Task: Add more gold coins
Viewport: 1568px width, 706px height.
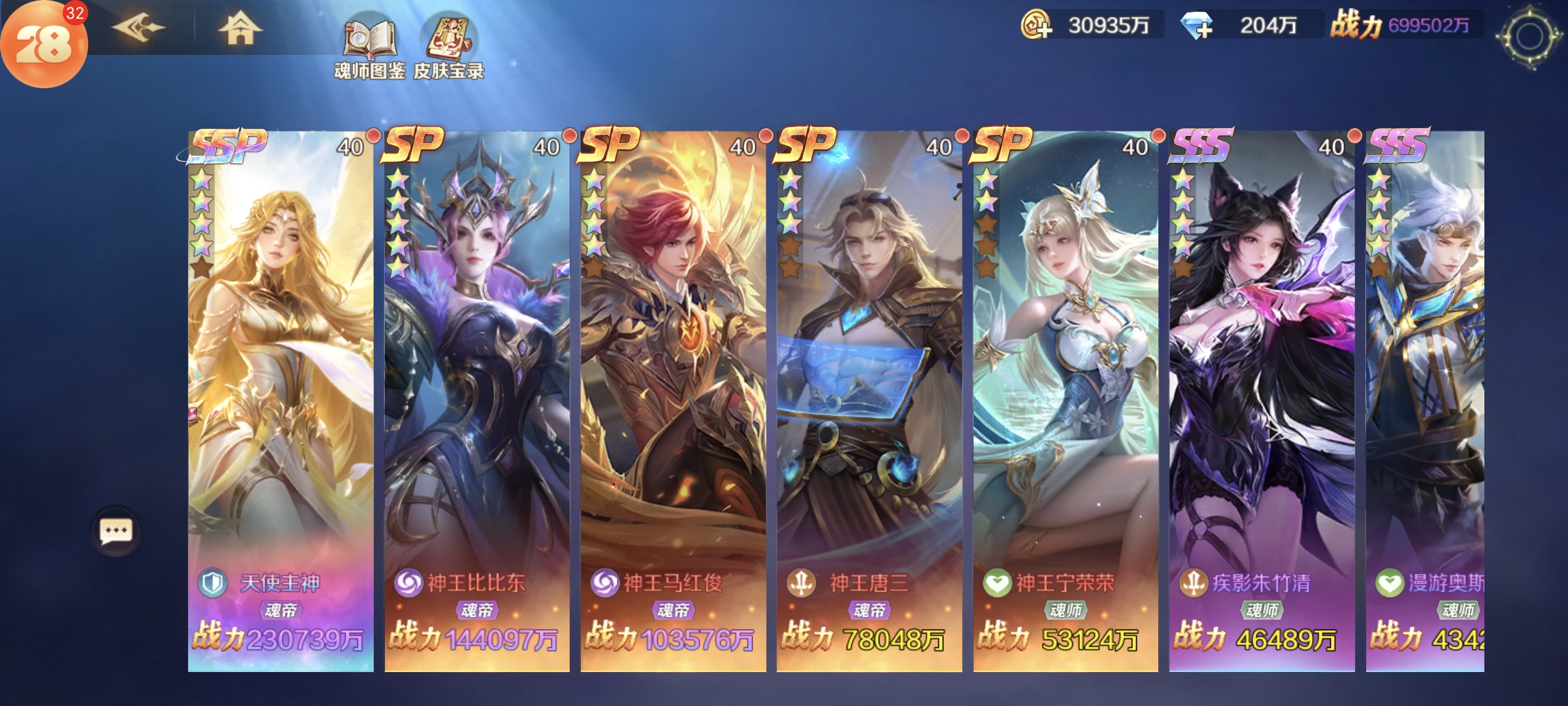Action: click(x=1036, y=26)
